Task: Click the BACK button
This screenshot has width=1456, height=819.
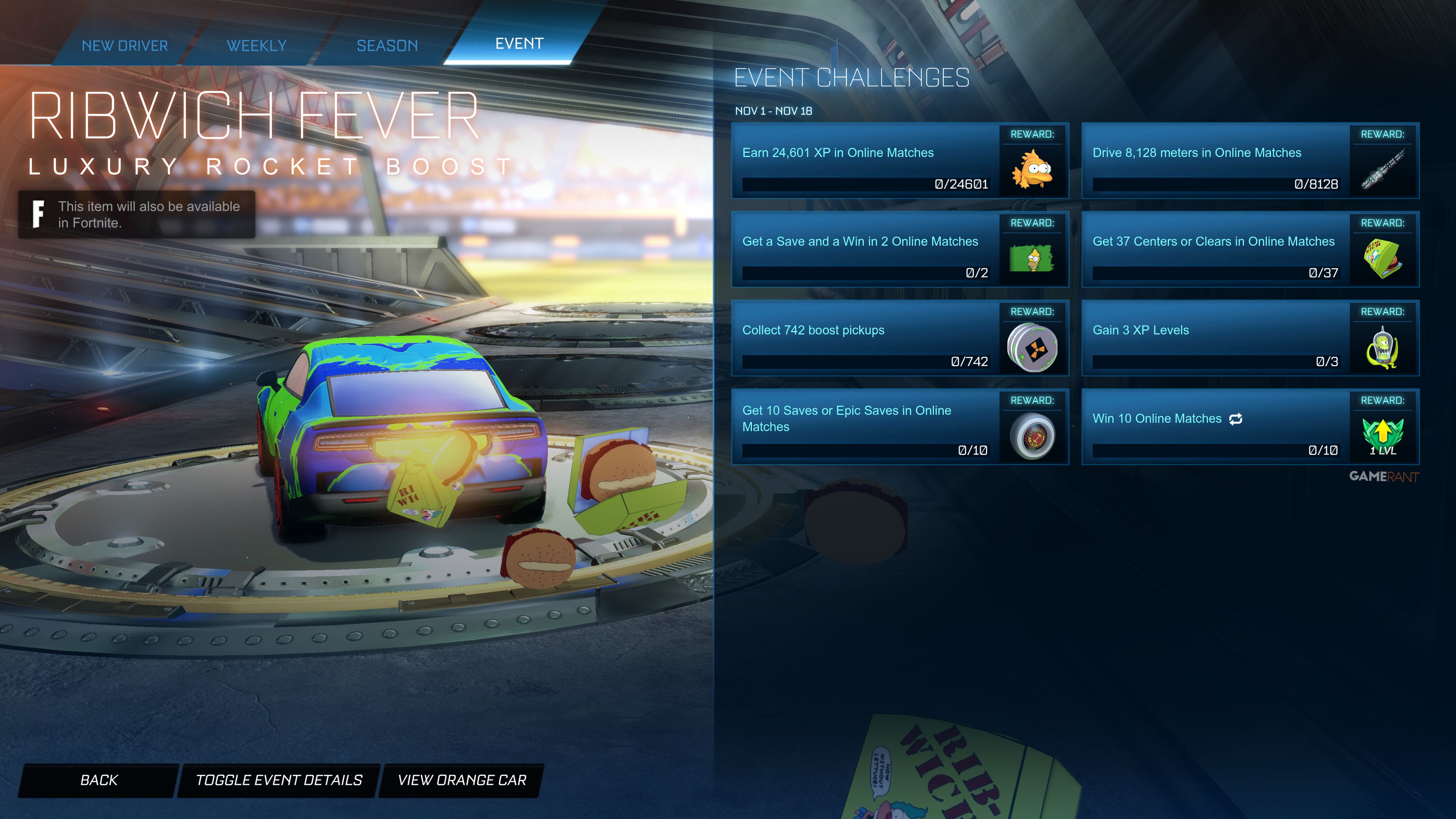Action: pyautogui.click(x=99, y=780)
